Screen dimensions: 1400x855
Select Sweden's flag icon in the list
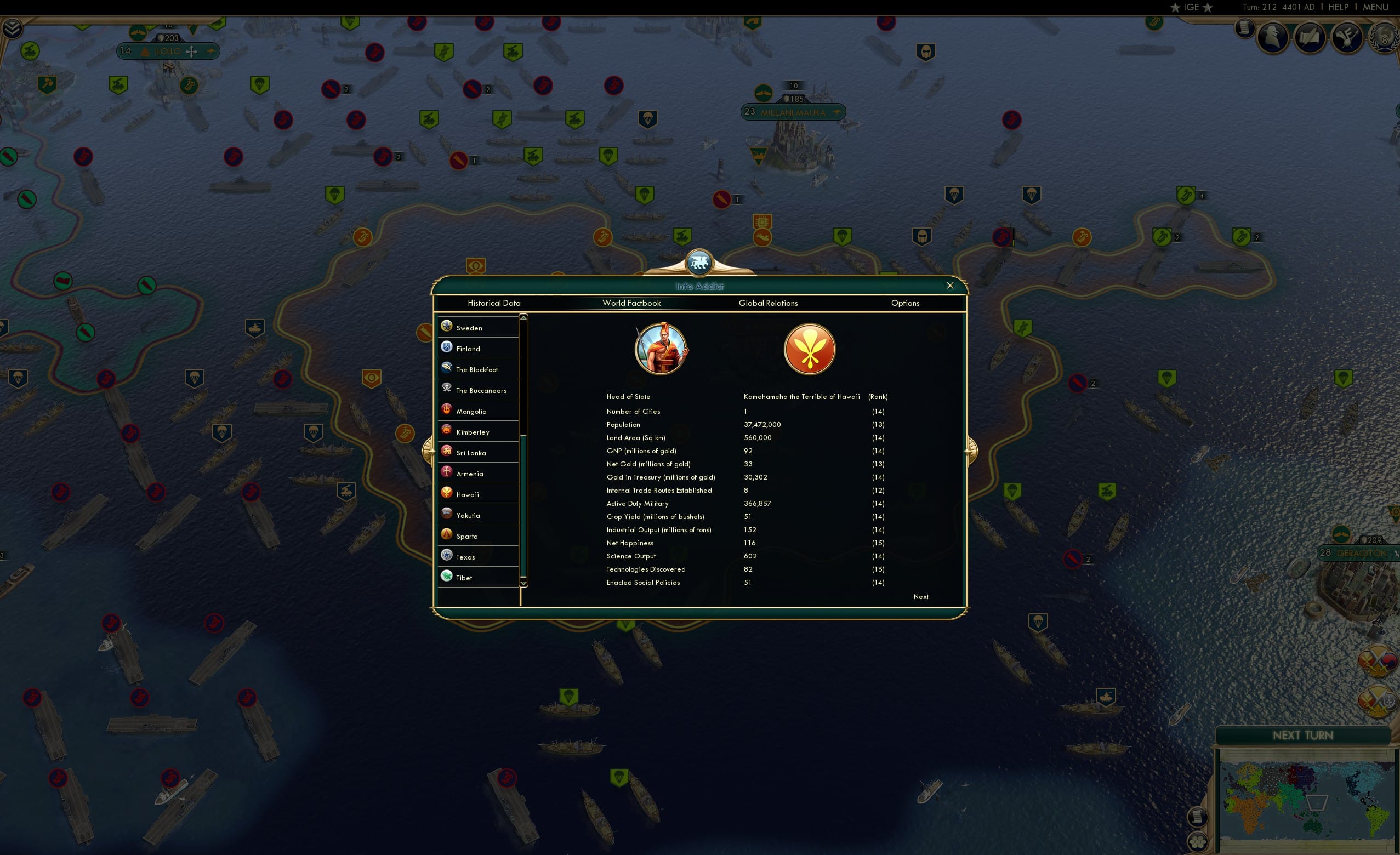(447, 326)
